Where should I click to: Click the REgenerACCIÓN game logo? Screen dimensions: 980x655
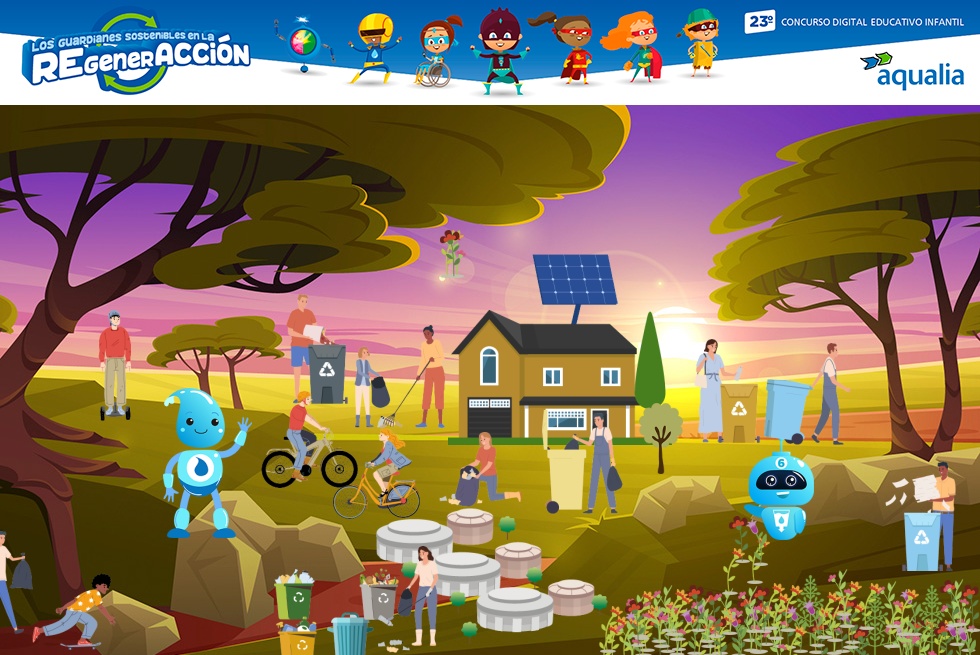pyautogui.click(x=136, y=53)
